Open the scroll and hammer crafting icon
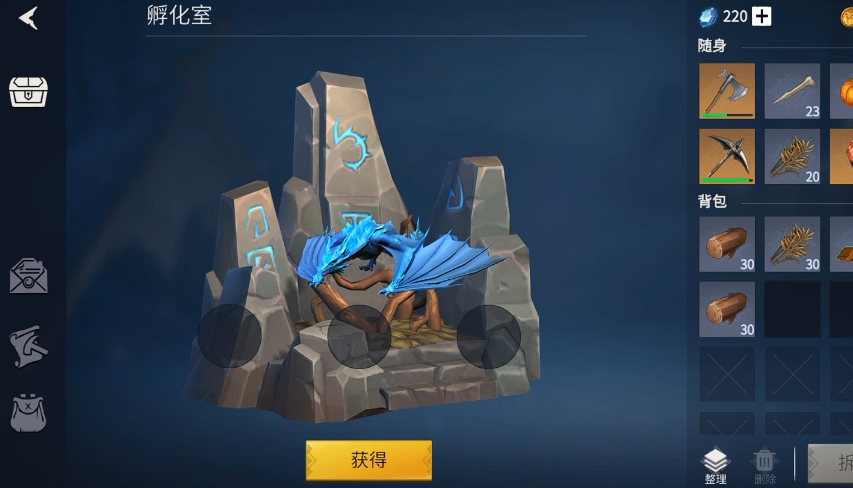Screen dimensions: 853x488 (28, 346)
